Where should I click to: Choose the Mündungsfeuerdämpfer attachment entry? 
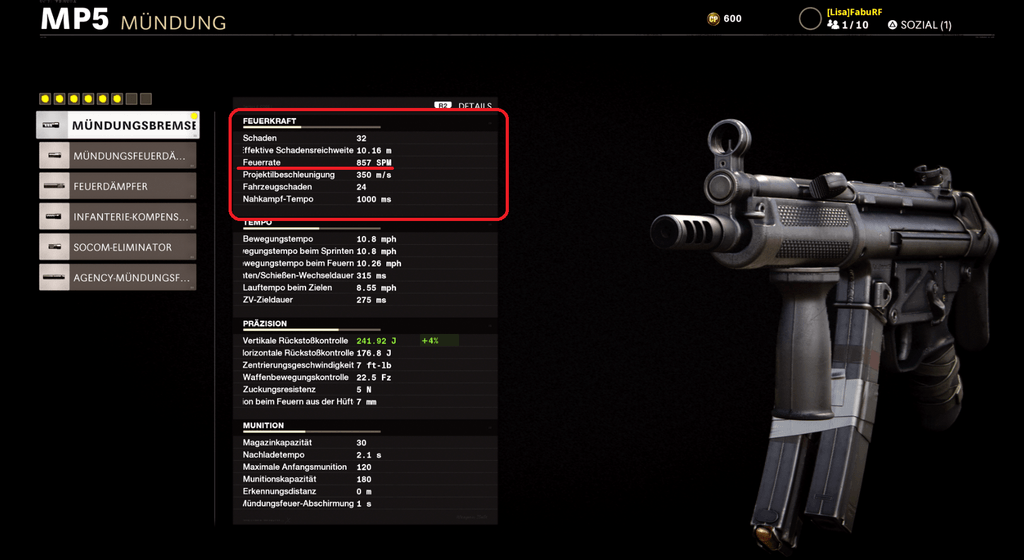point(118,156)
